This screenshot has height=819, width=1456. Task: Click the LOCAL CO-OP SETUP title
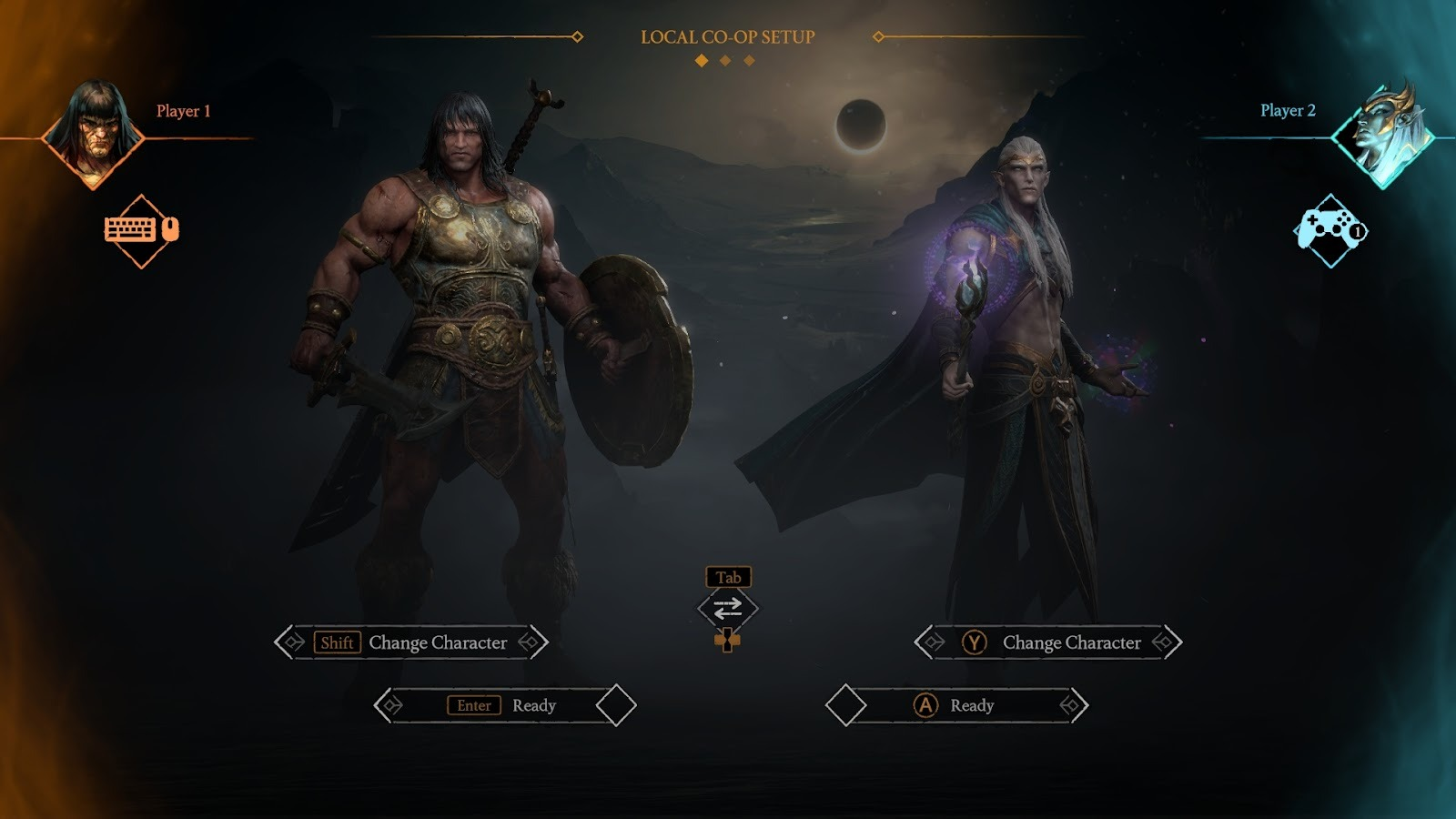point(727,38)
